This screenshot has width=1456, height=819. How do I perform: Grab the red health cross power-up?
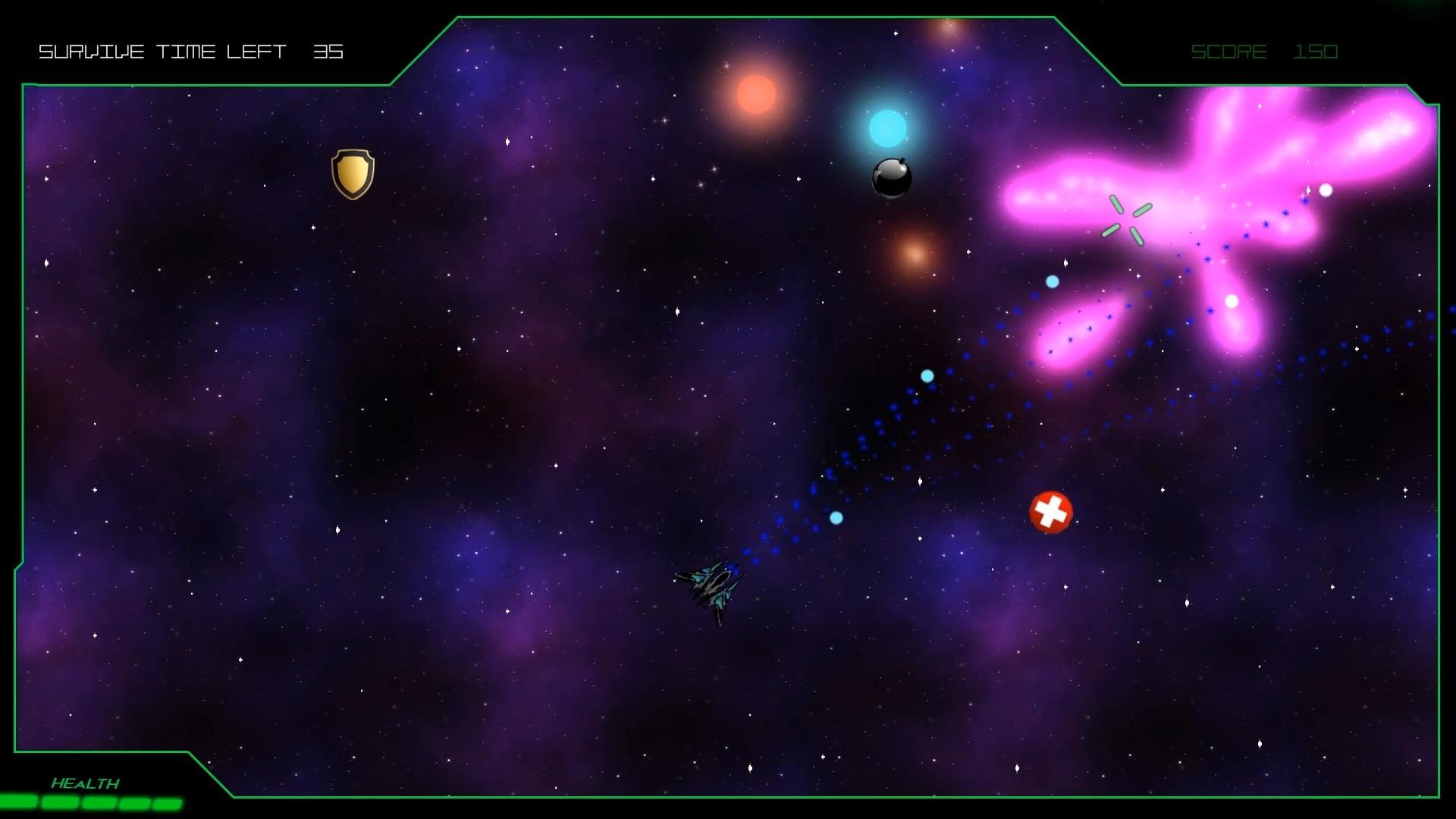pyautogui.click(x=1051, y=511)
